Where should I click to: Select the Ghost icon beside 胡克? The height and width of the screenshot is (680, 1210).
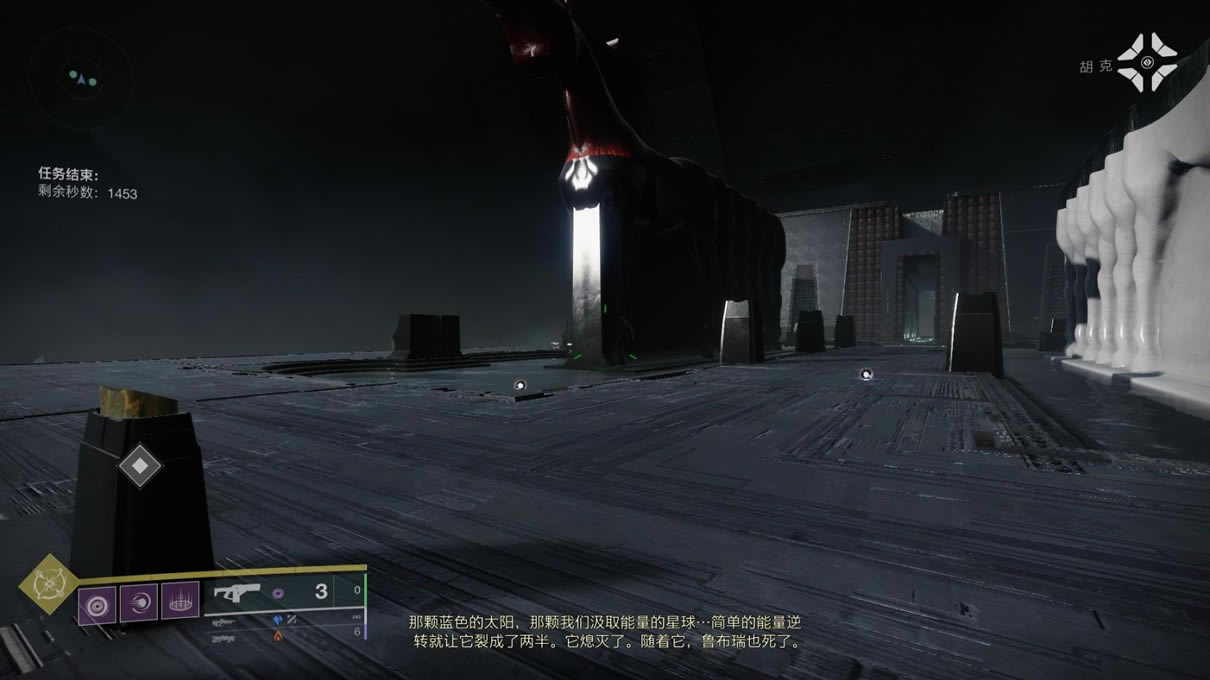coord(1147,62)
